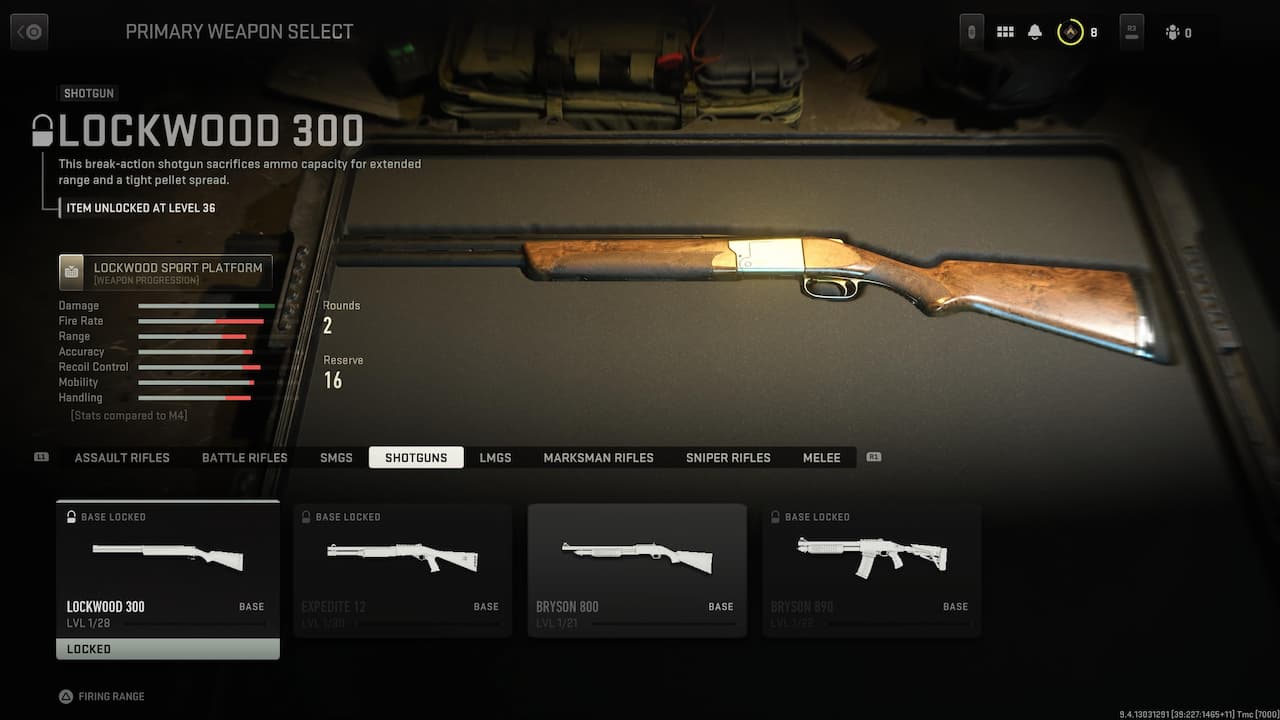The image size is (1280, 720).
Task: Switch to the Assault Rifles tab
Action: (122, 457)
